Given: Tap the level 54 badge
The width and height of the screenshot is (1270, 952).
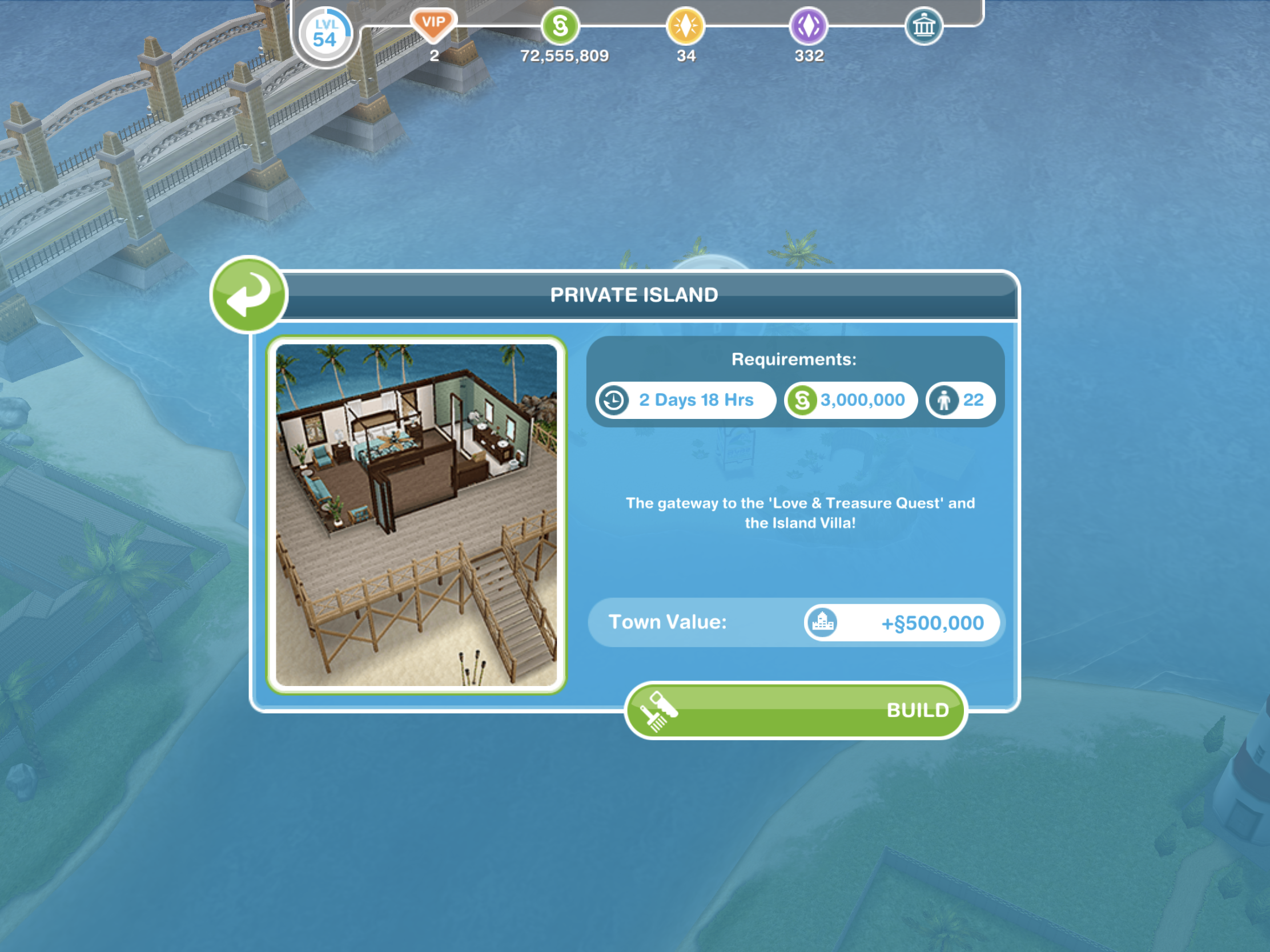Looking at the screenshot, I should click(325, 35).
